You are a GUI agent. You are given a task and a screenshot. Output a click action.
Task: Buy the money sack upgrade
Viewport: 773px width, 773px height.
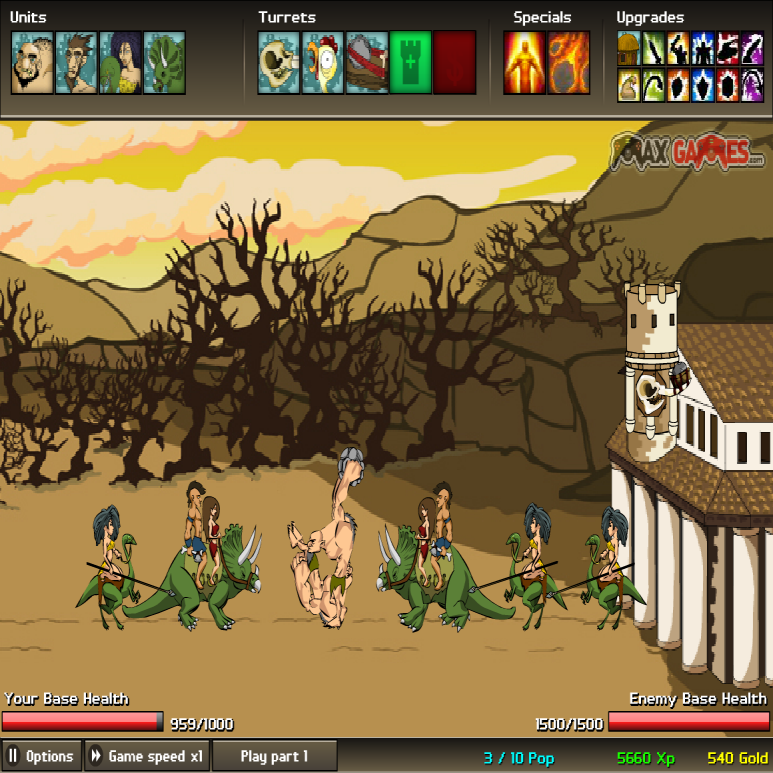tap(629, 86)
